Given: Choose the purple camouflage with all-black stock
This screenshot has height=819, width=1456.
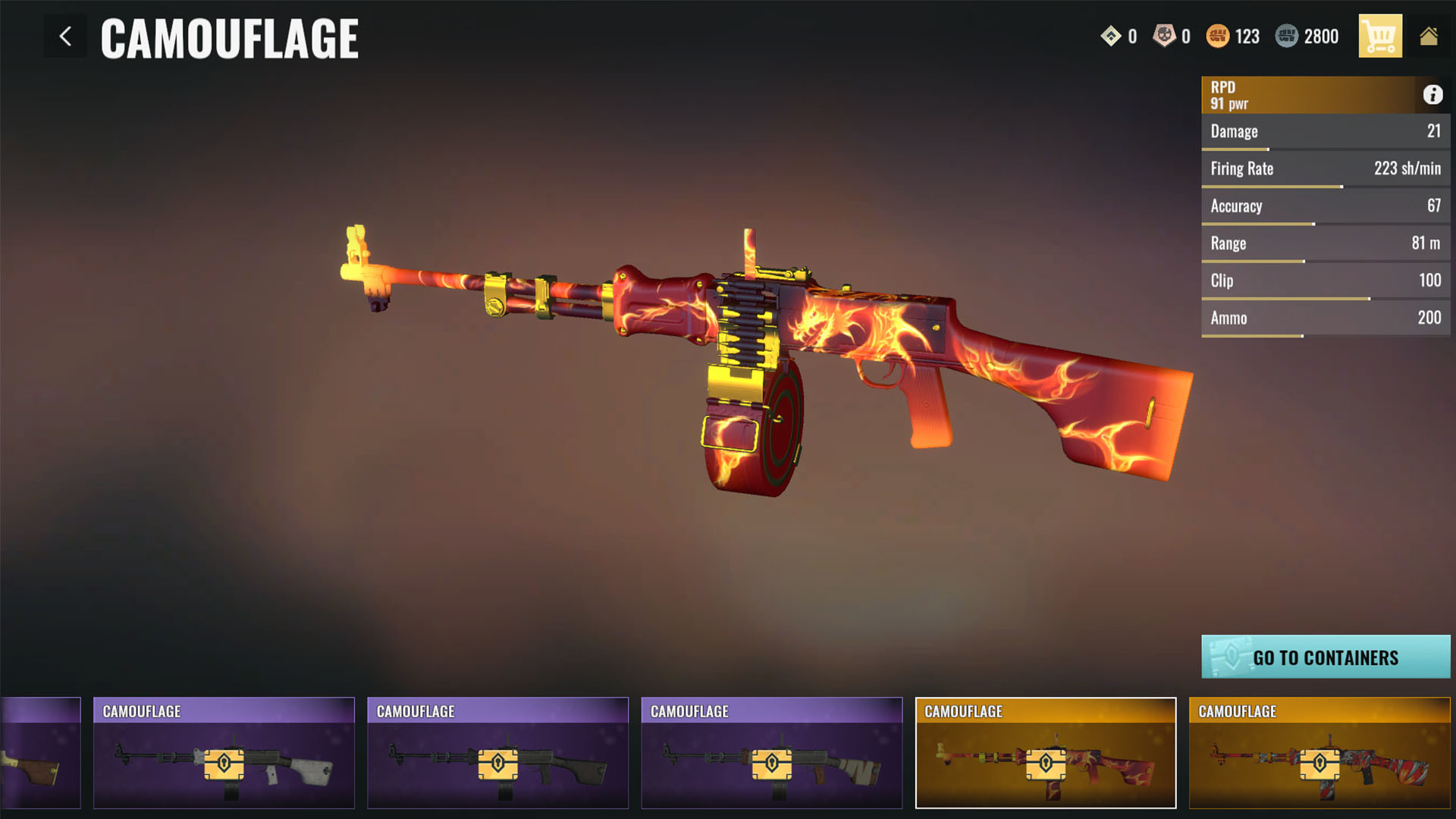Looking at the screenshot, I should [x=497, y=752].
